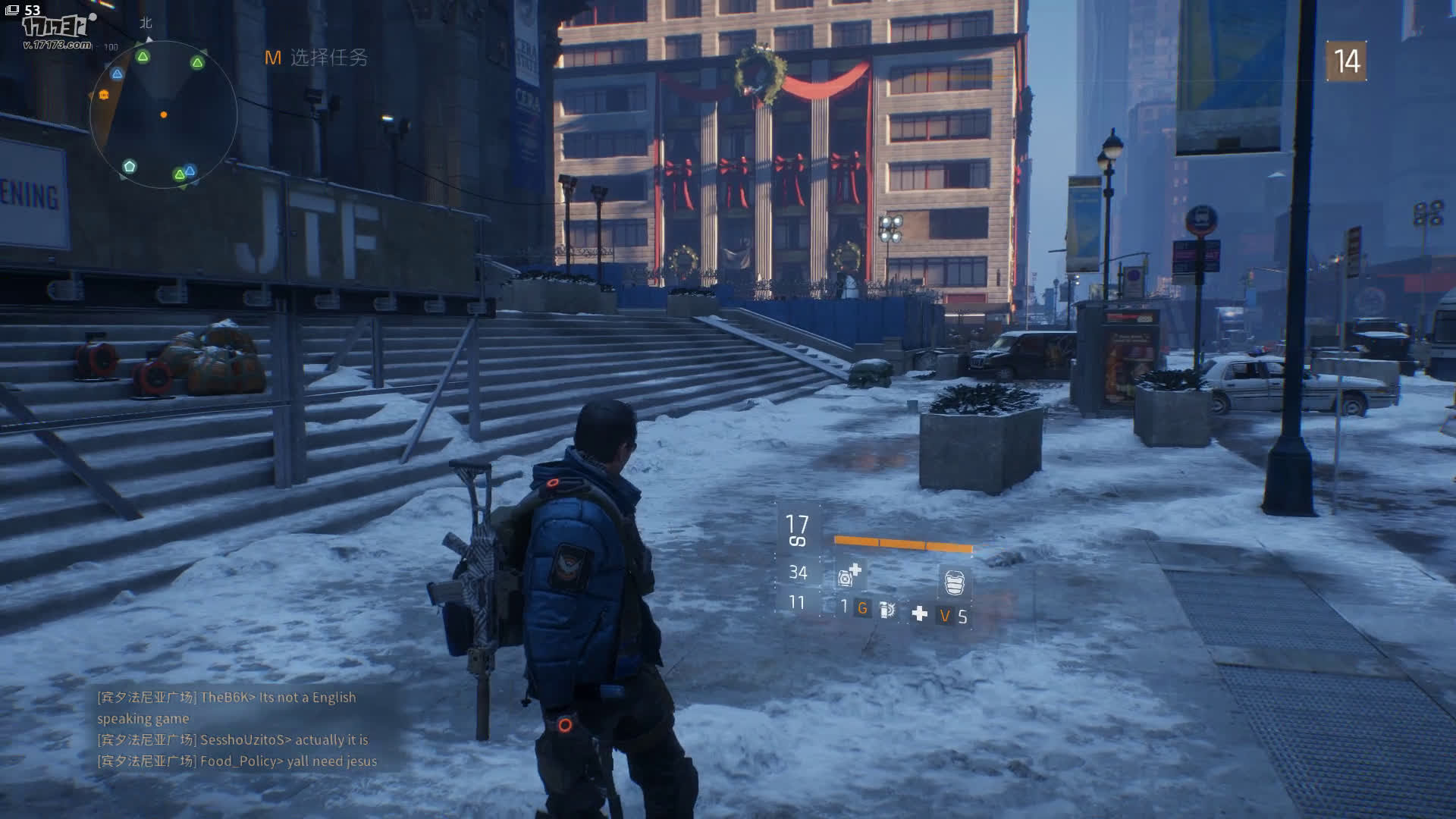Viewport: 1456px width, 819px height.
Task: Click the 17173 watermark logo
Action: (57, 30)
